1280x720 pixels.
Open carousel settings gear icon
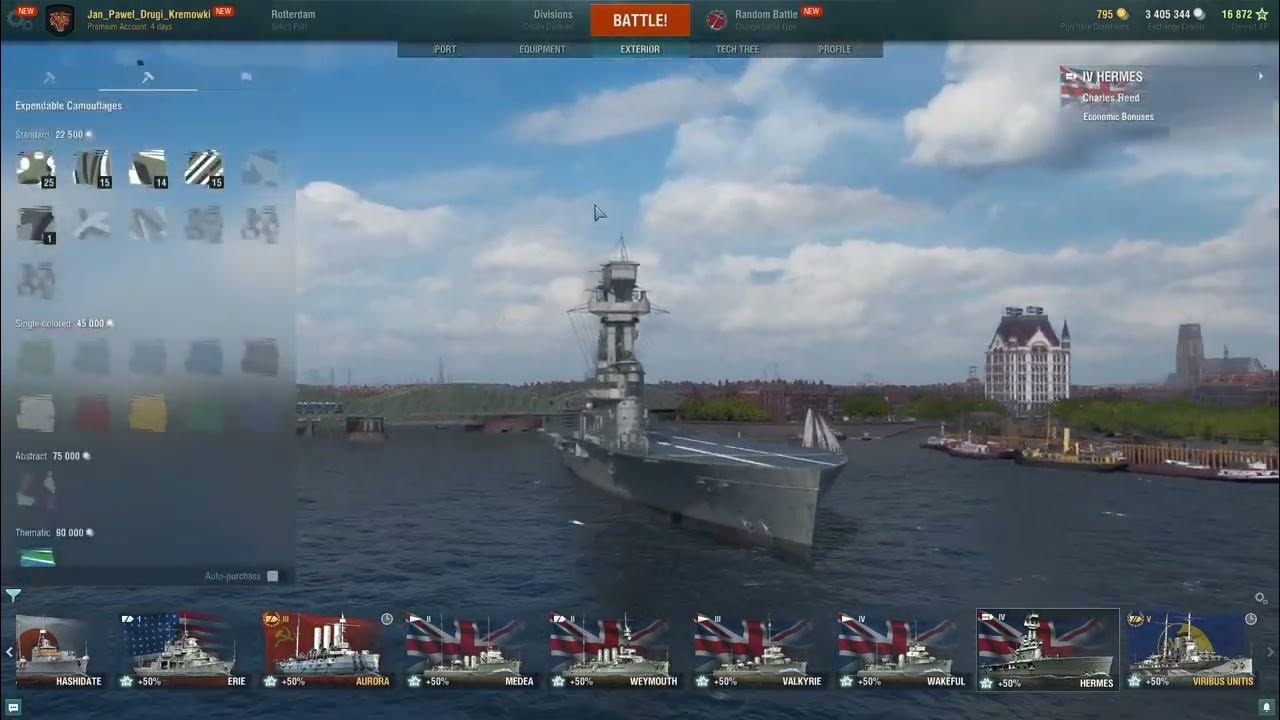(x=1258, y=596)
